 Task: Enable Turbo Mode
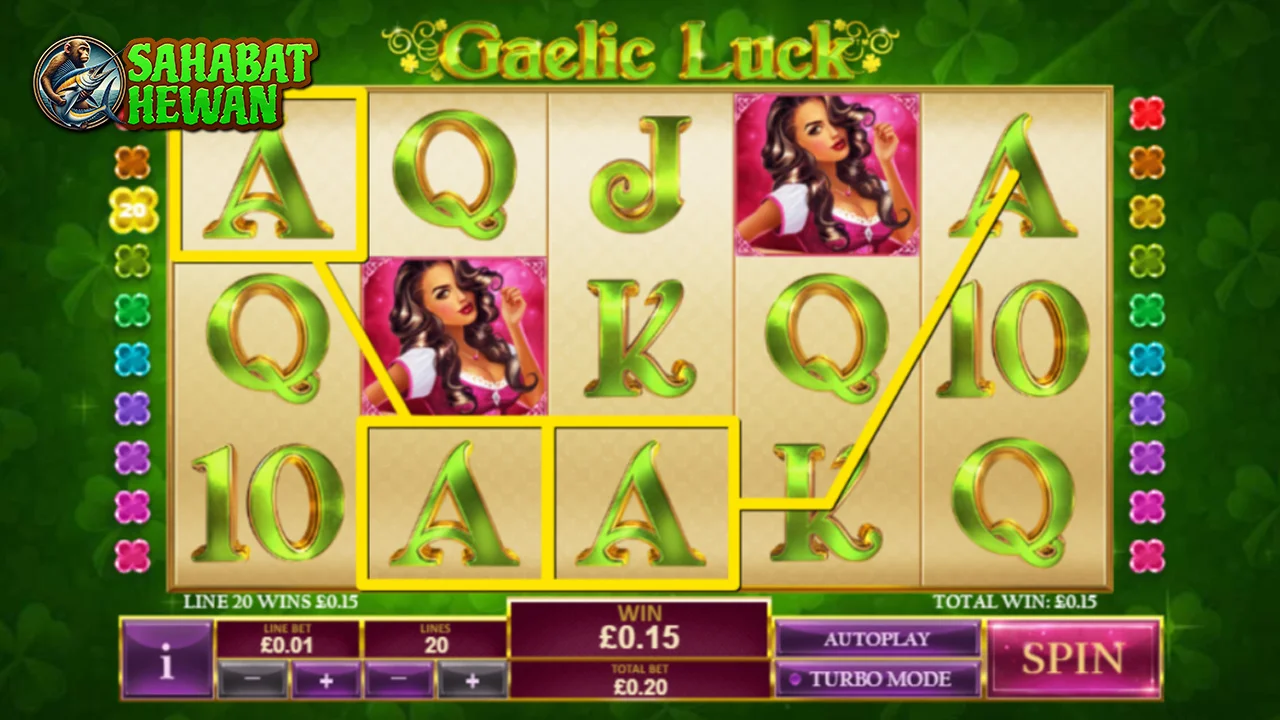878,679
